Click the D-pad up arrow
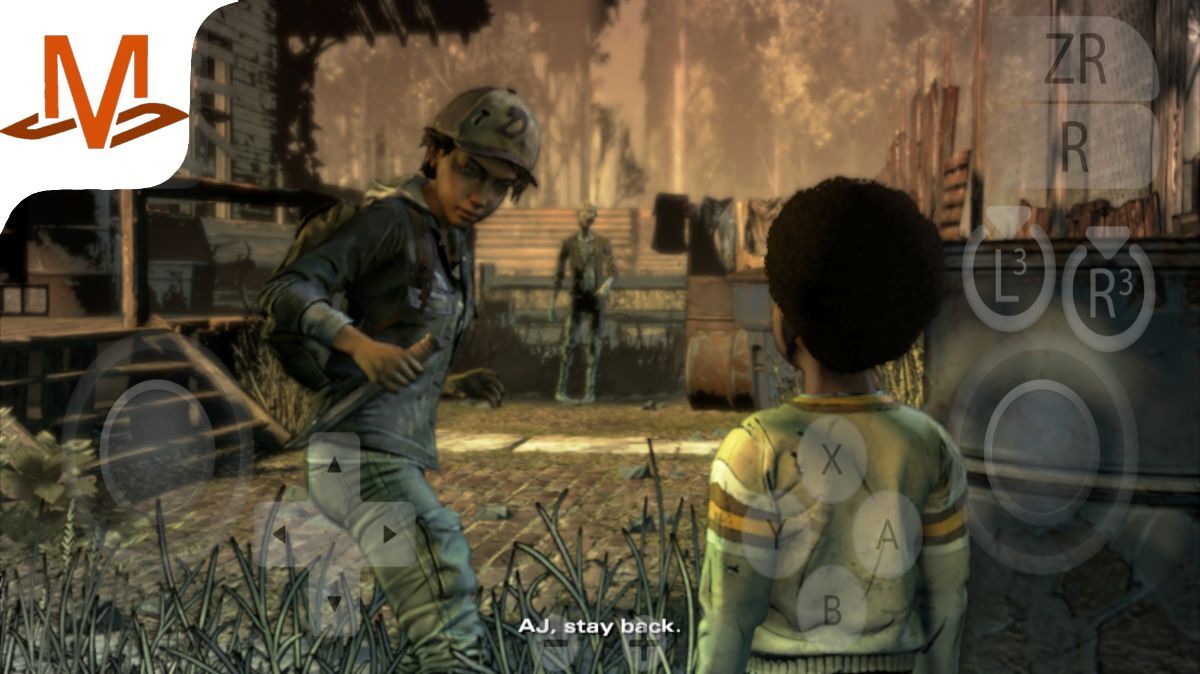This screenshot has width=1200, height=674. point(335,466)
